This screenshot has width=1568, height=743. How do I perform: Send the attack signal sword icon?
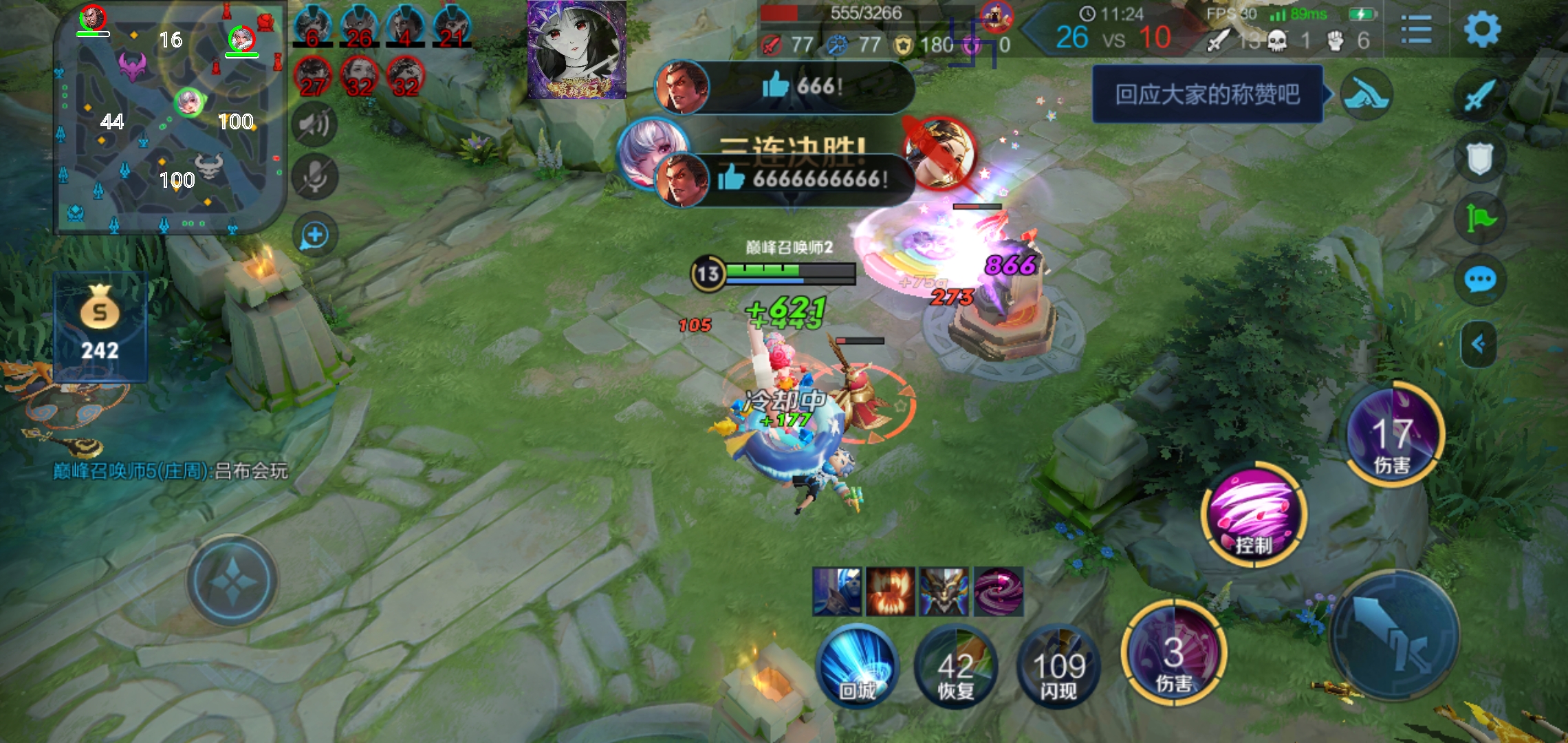(1480, 94)
